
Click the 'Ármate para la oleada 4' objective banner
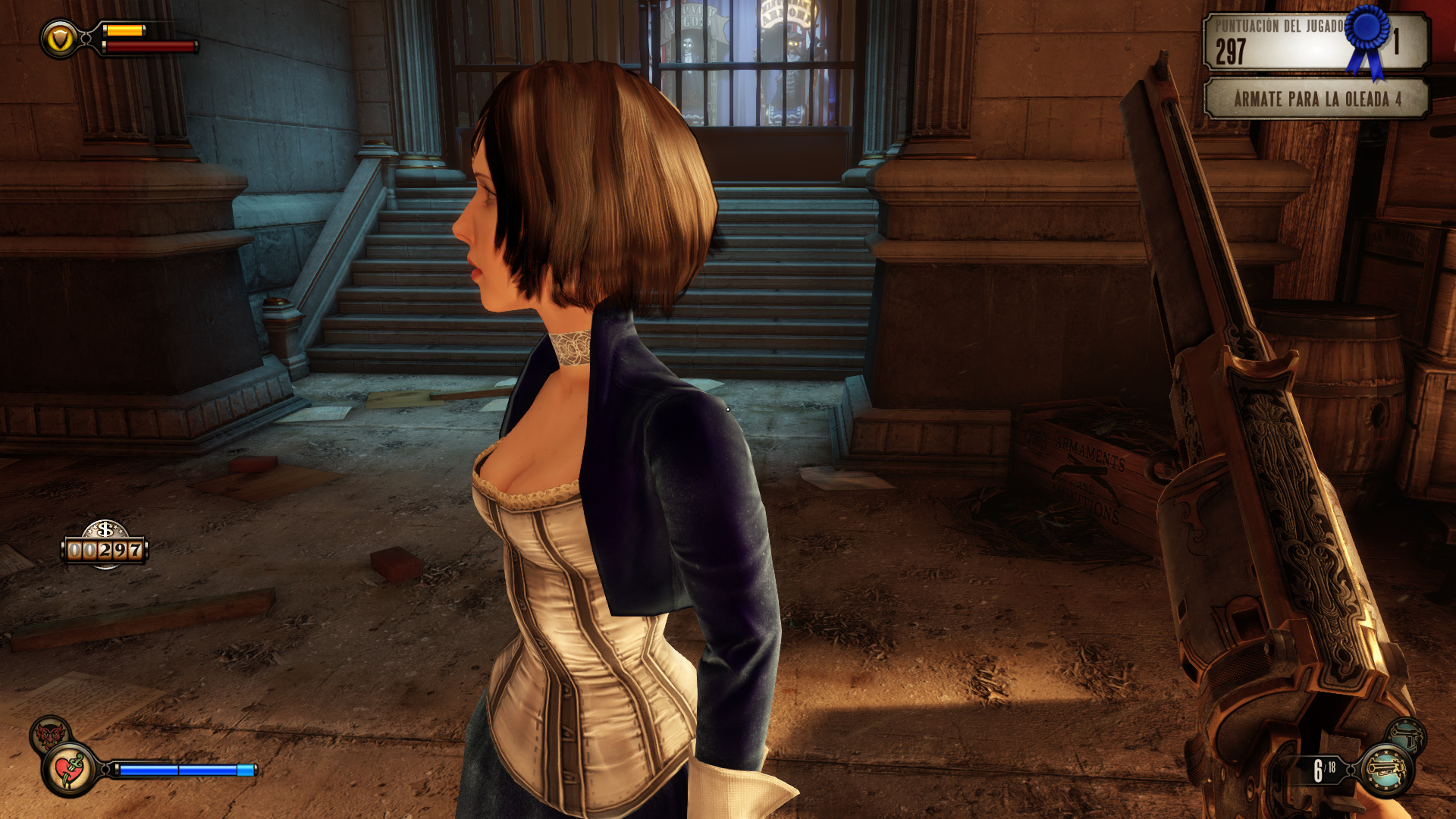[1316, 99]
